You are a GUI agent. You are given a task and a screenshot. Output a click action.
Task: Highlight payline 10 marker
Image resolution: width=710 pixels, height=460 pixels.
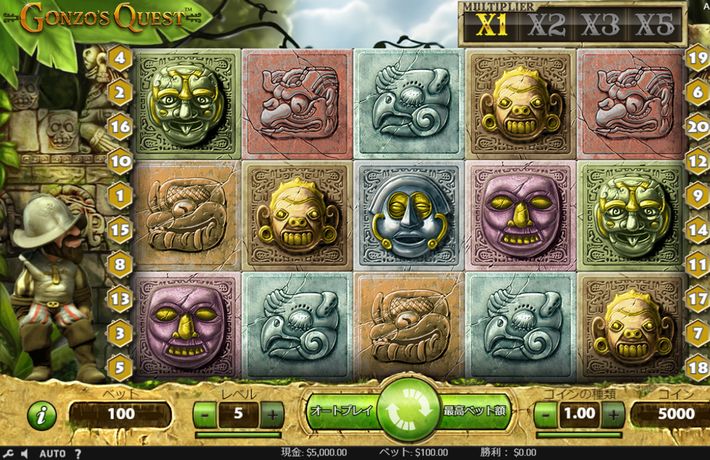[121, 160]
